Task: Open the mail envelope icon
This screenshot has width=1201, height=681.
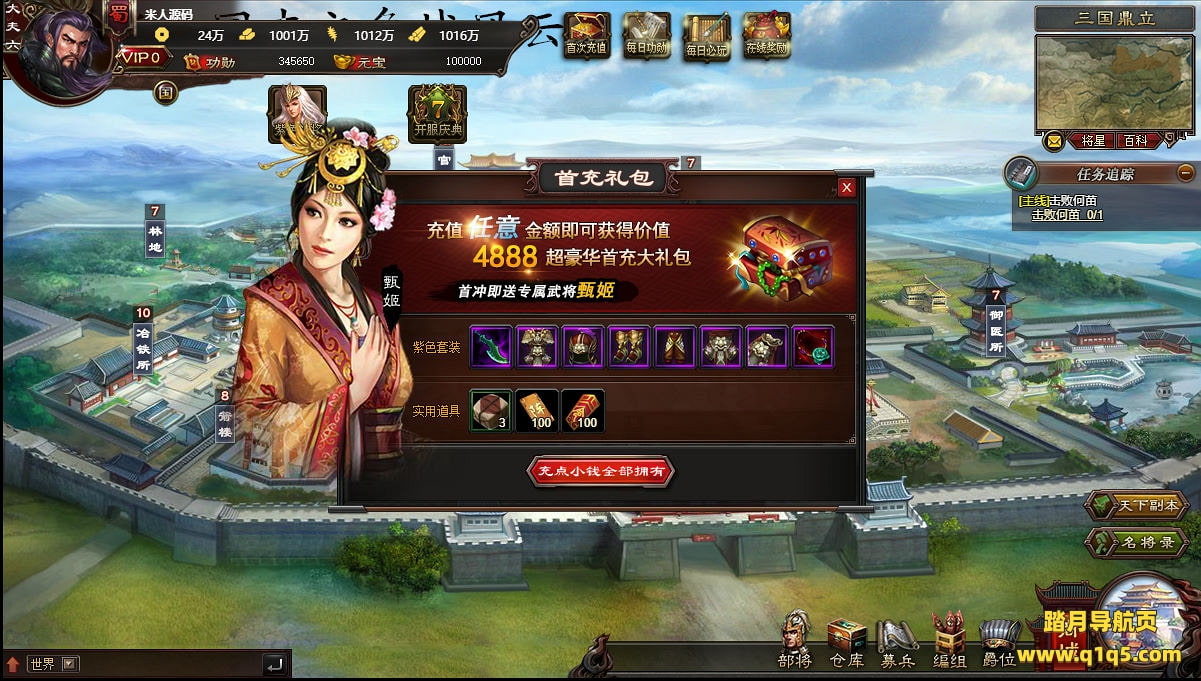Action: [1054, 141]
